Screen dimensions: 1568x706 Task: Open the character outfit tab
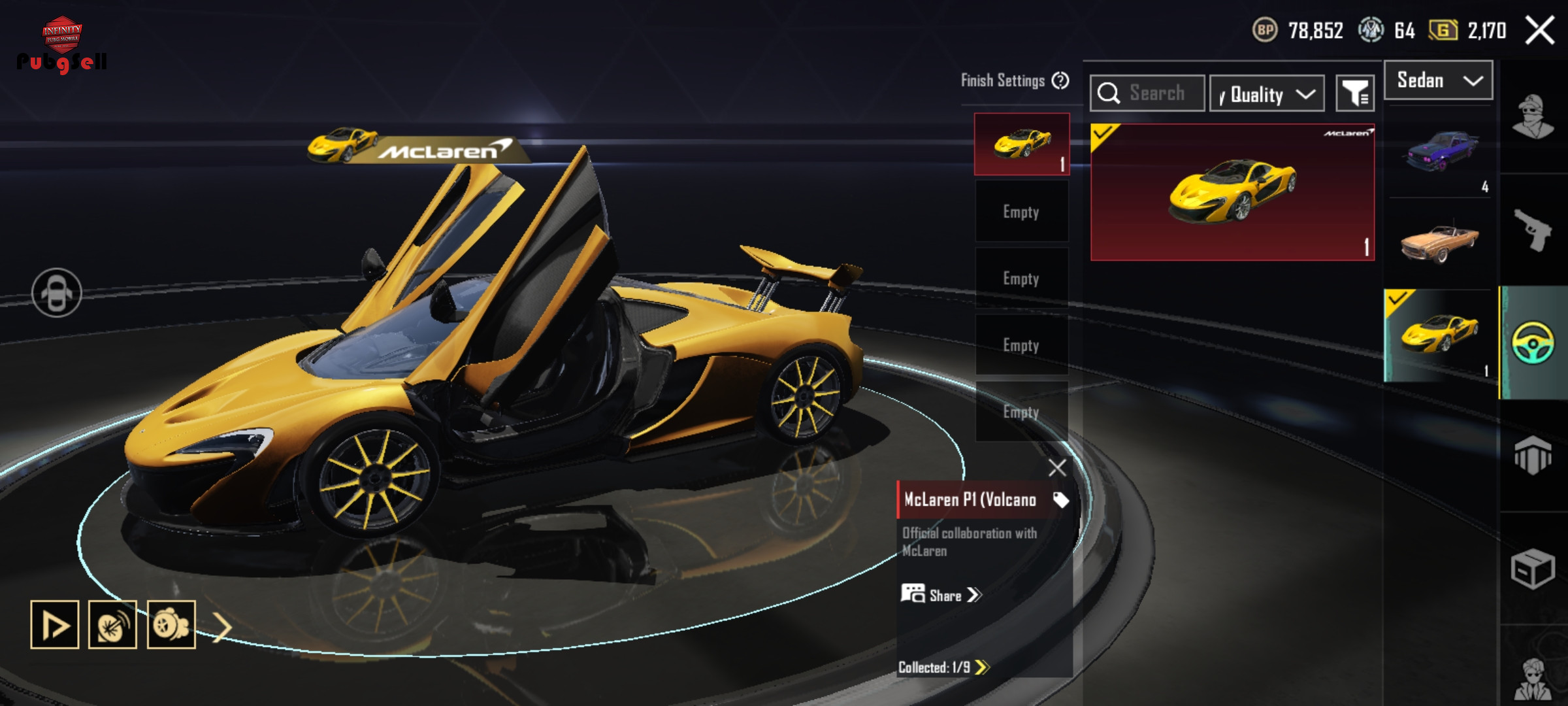point(1532,118)
